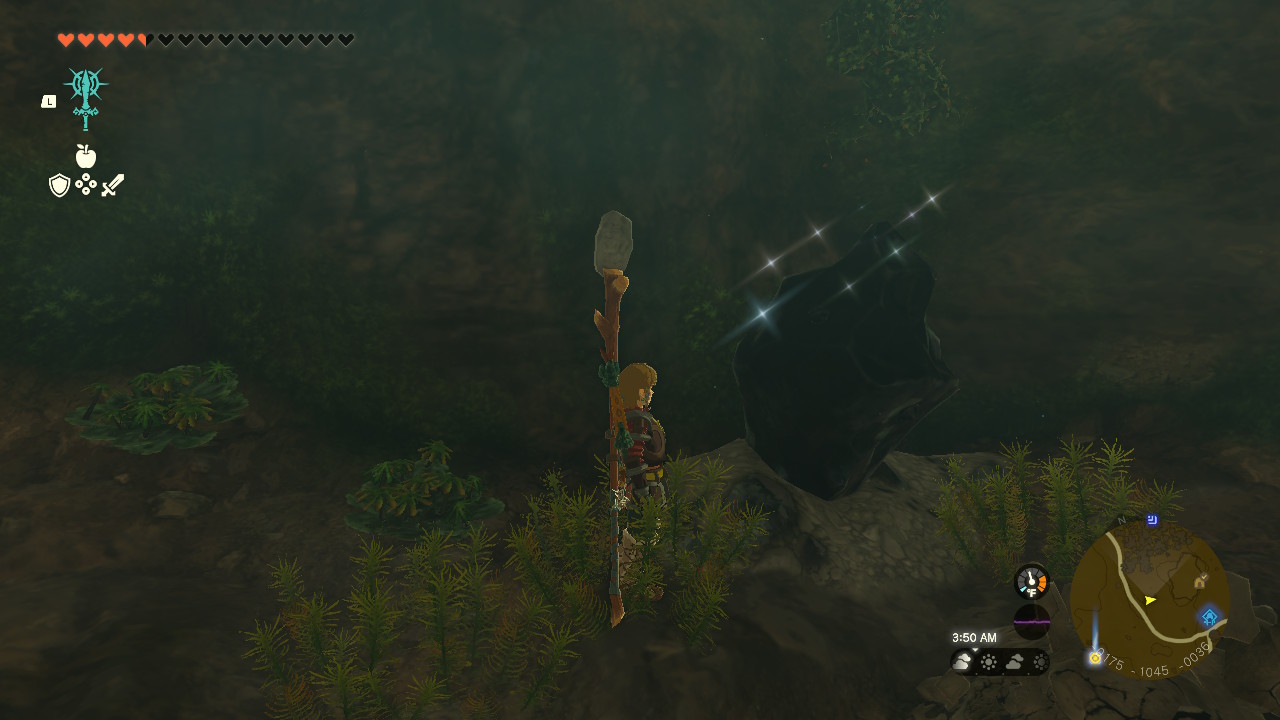Click the apple food item icon
The image size is (1280, 720).
click(x=87, y=157)
